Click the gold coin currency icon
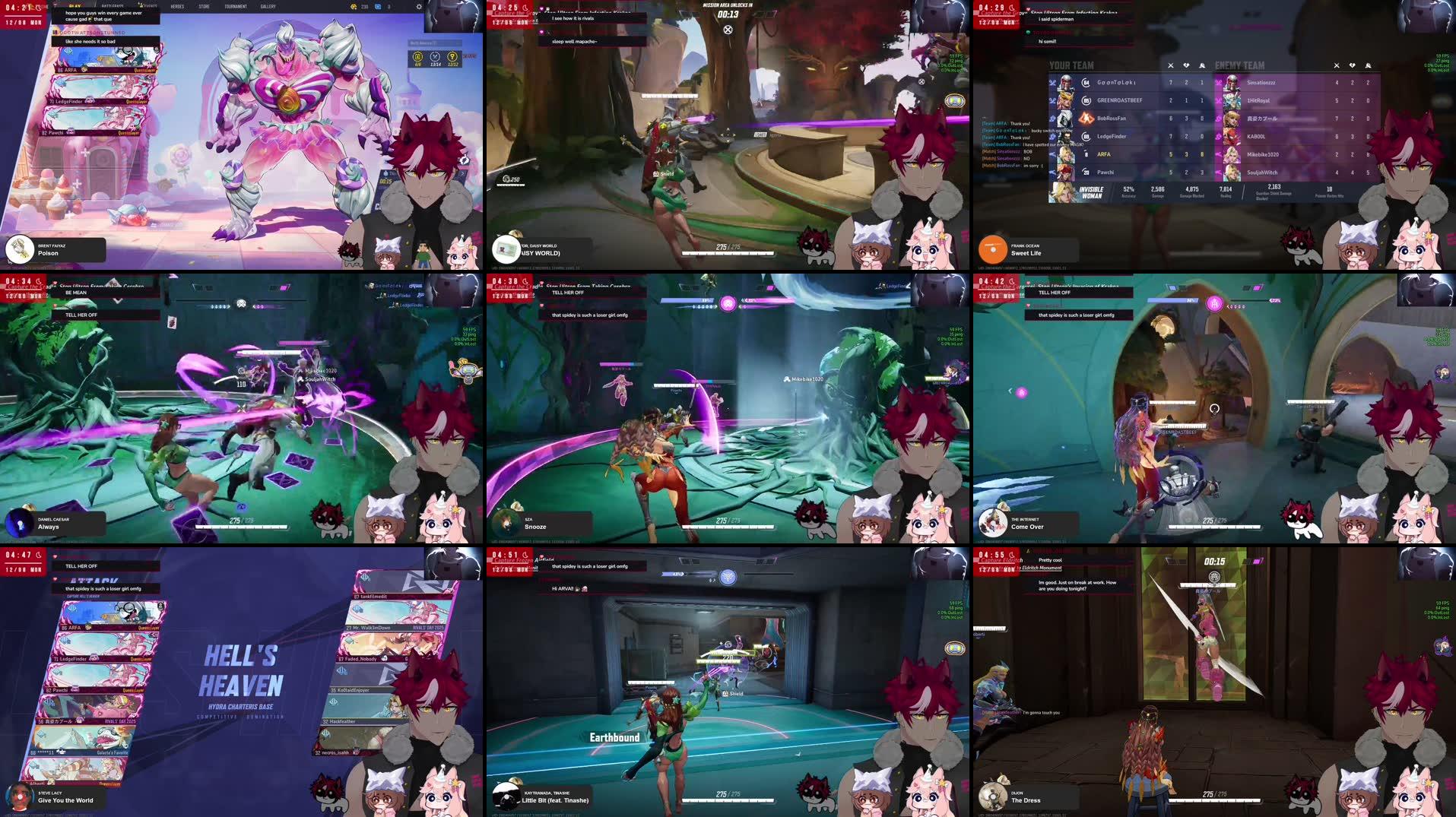This screenshot has width=1456, height=817. click(x=354, y=7)
